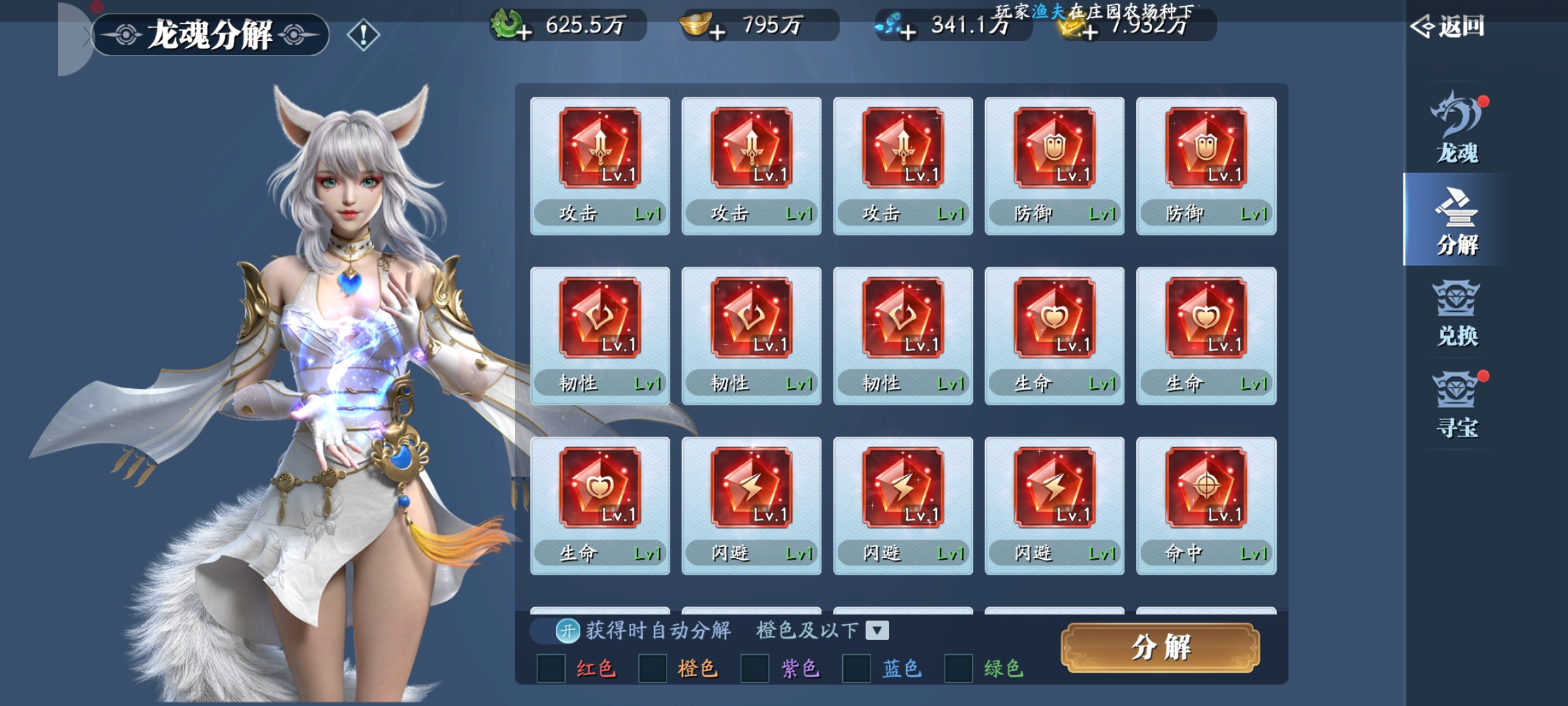Switch to the 龙魂 tab
Screen dimensions: 1568x706
click(1457, 128)
